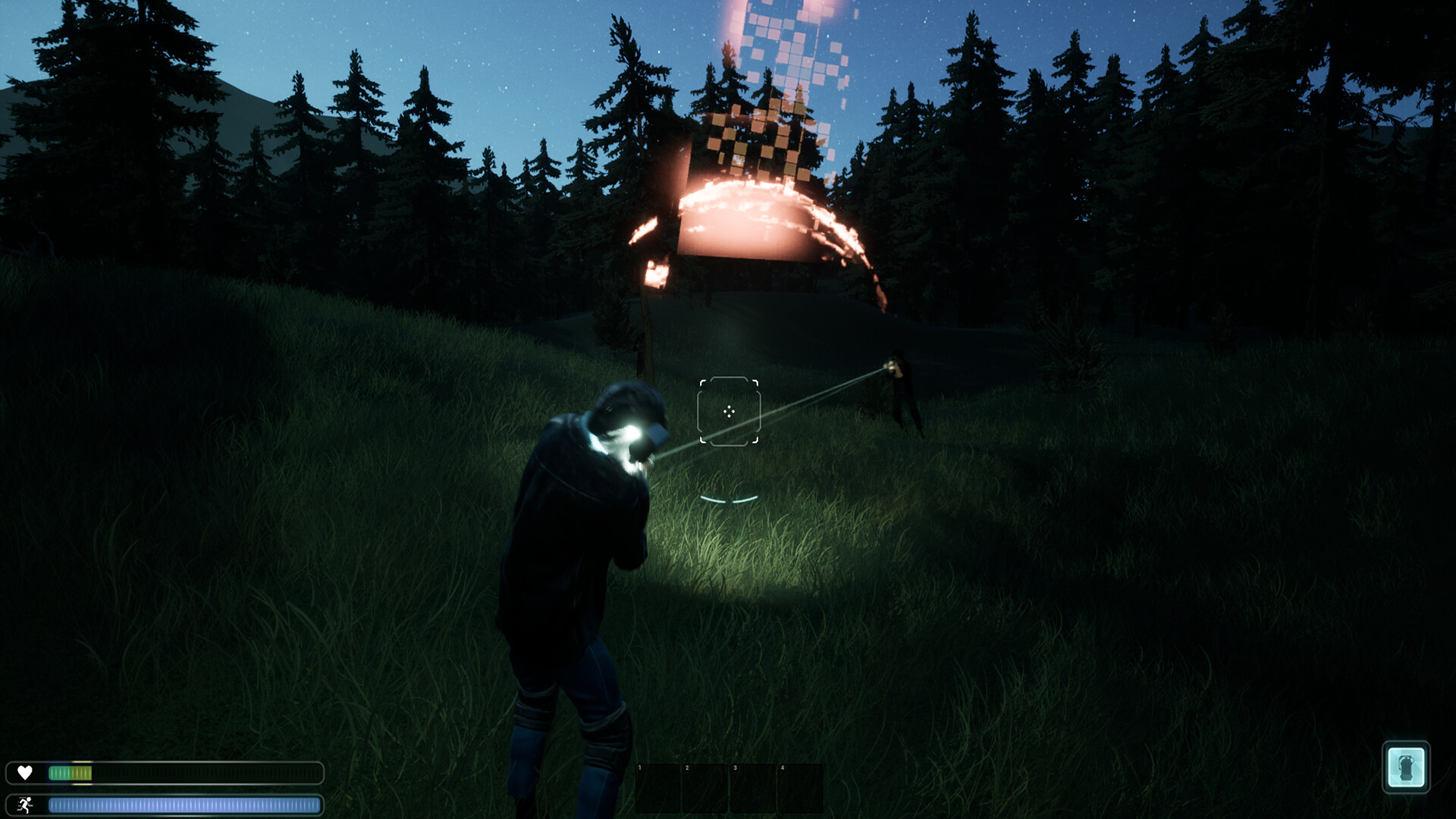1456x819 pixels.
Task: Click the crosshair reticle at screen center
Action: click(x=729, y=411)
